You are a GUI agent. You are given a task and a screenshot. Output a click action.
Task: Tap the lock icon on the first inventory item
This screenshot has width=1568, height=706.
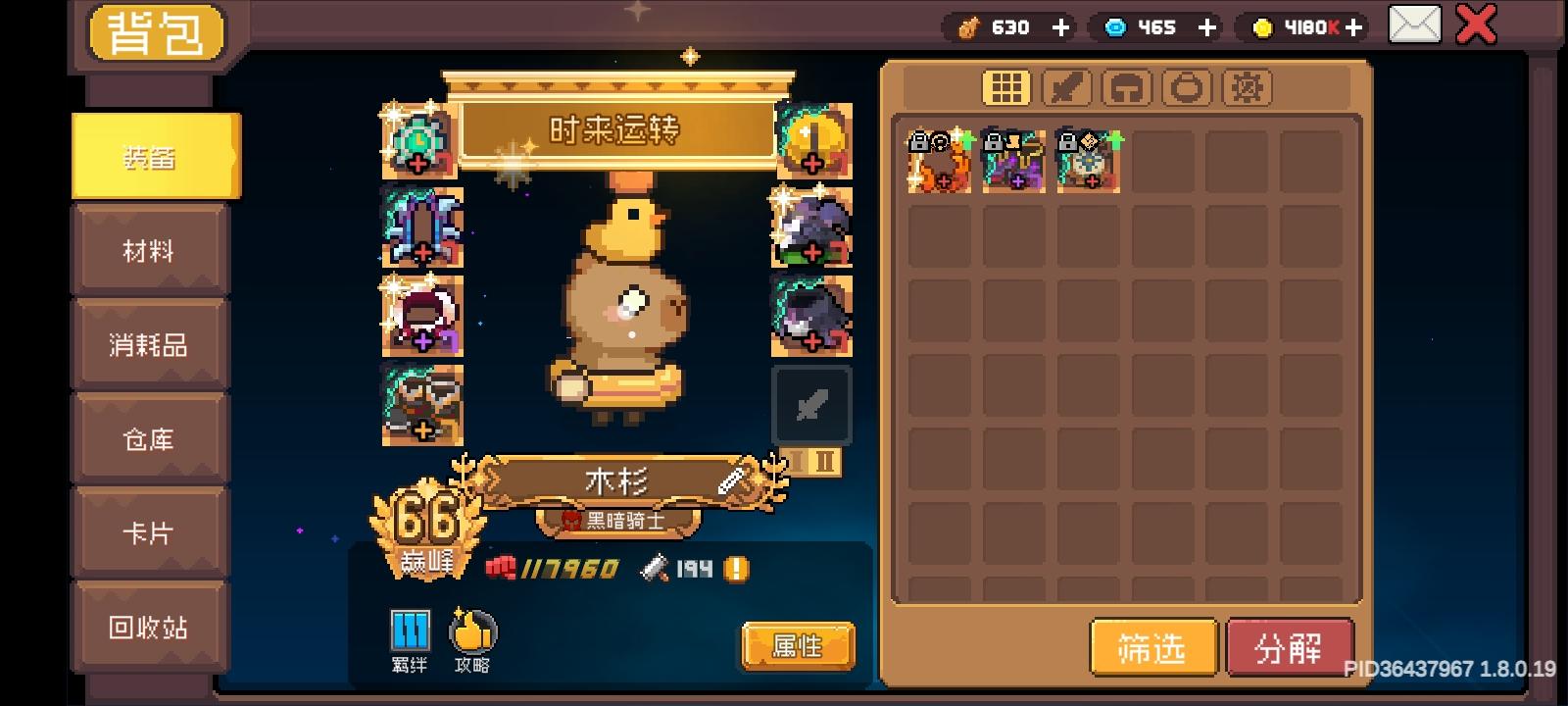tap(919, 142)
